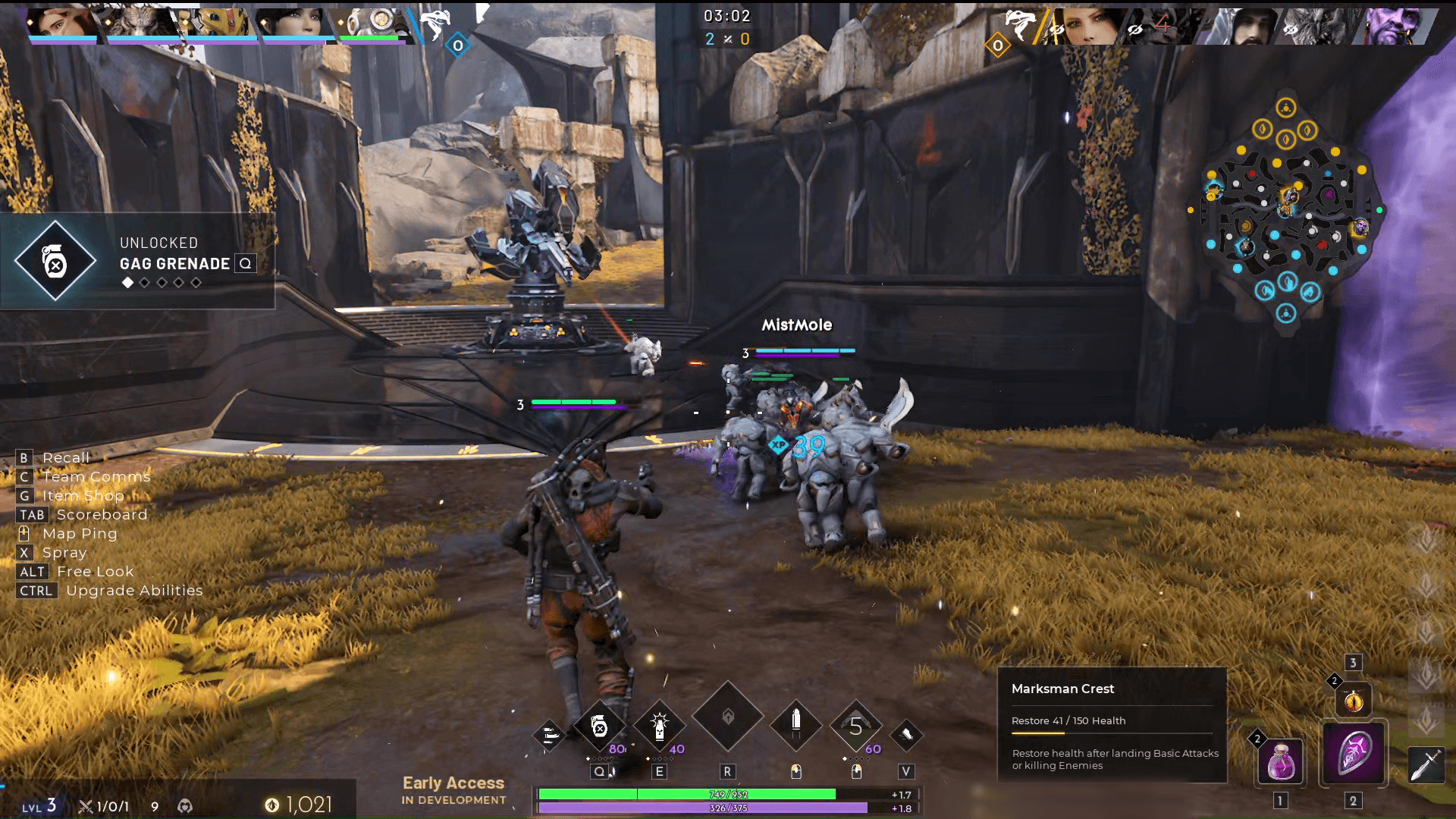
Task: Click the gold amount 1,021 indicator
Action: click(299, 805)
